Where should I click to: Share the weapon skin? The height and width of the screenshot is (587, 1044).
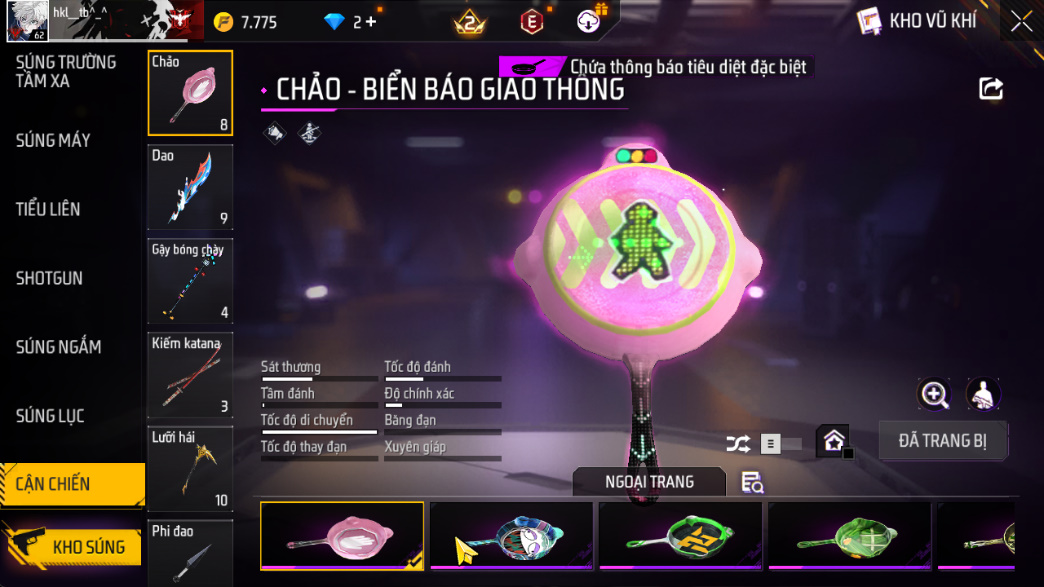pos(990,90)
